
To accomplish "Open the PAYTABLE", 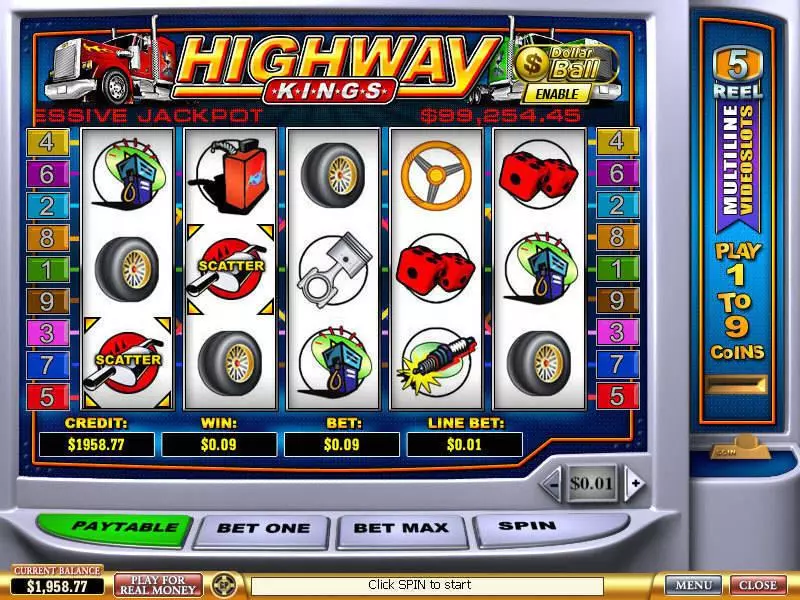I will coord(112,528).
